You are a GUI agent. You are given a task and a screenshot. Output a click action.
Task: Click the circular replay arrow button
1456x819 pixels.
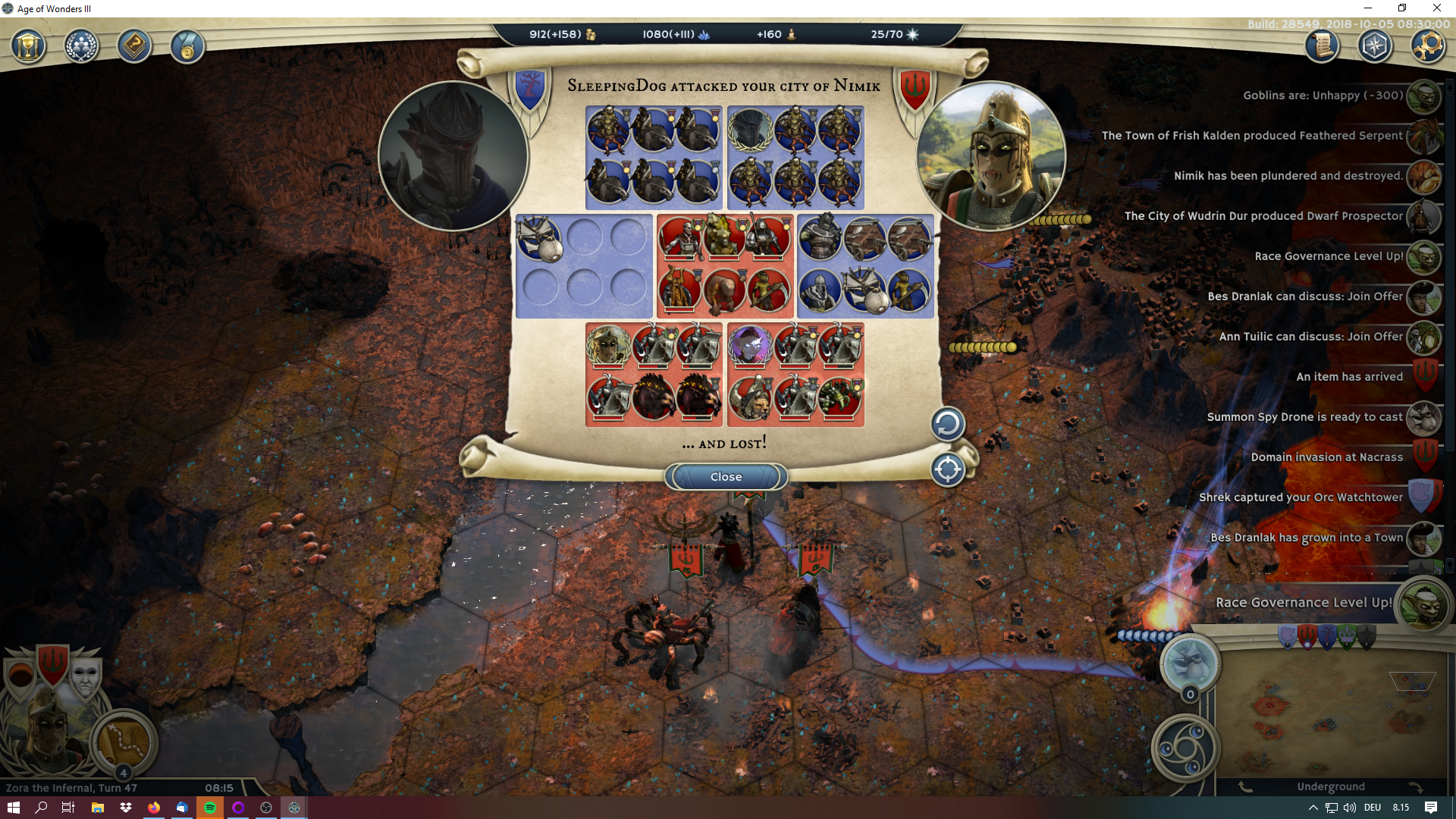click(x=947, y=424)
